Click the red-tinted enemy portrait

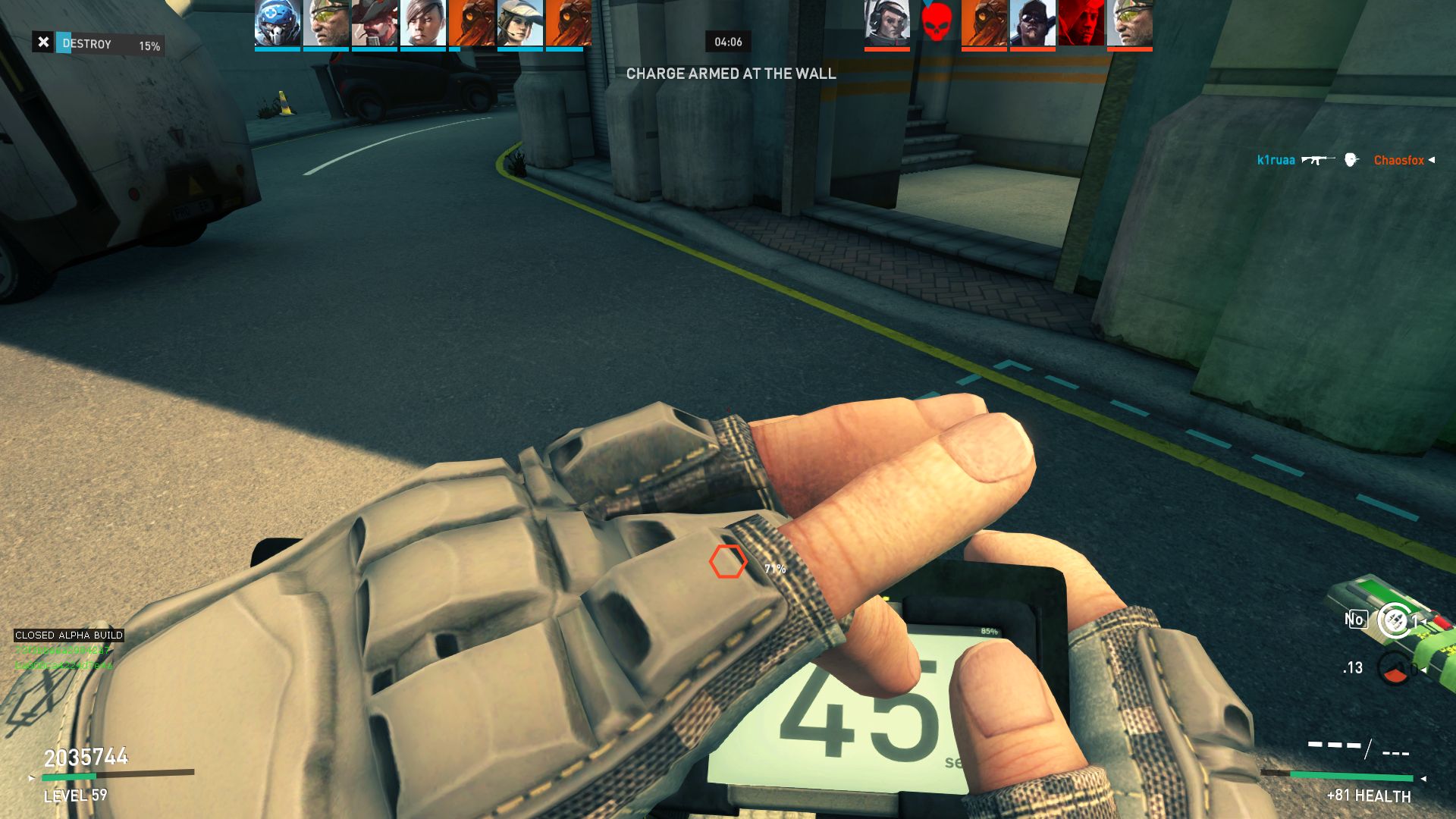[x=1081, y=24]
